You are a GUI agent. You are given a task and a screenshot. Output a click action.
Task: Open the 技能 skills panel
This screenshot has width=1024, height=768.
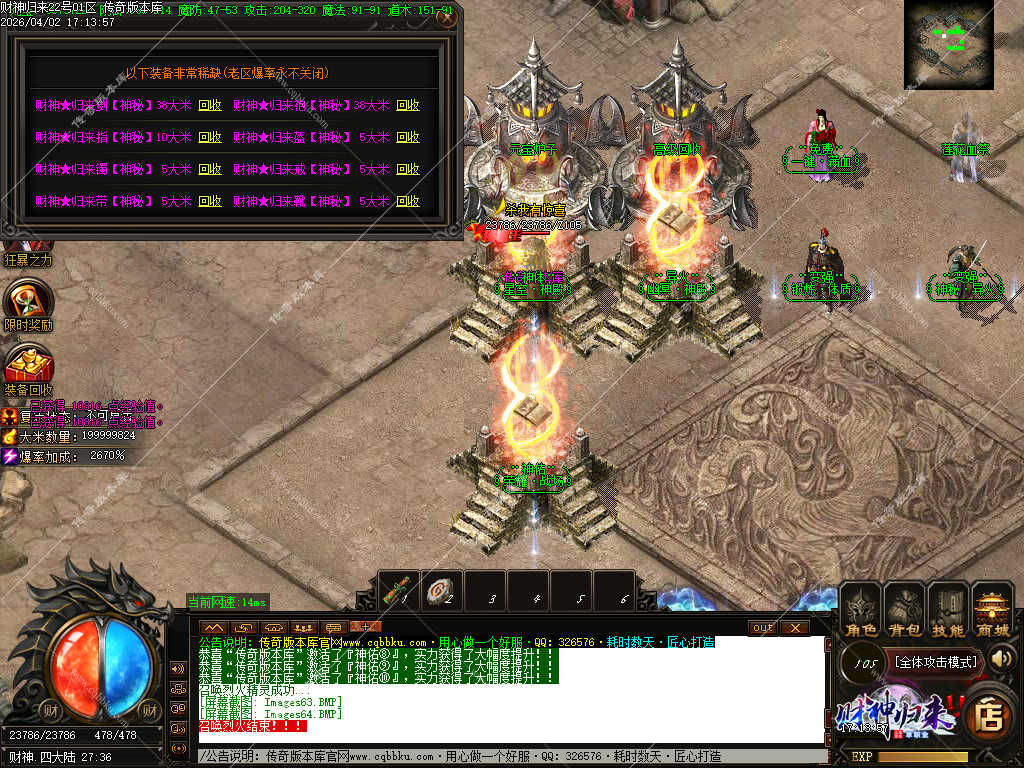[x=948, y=611]
